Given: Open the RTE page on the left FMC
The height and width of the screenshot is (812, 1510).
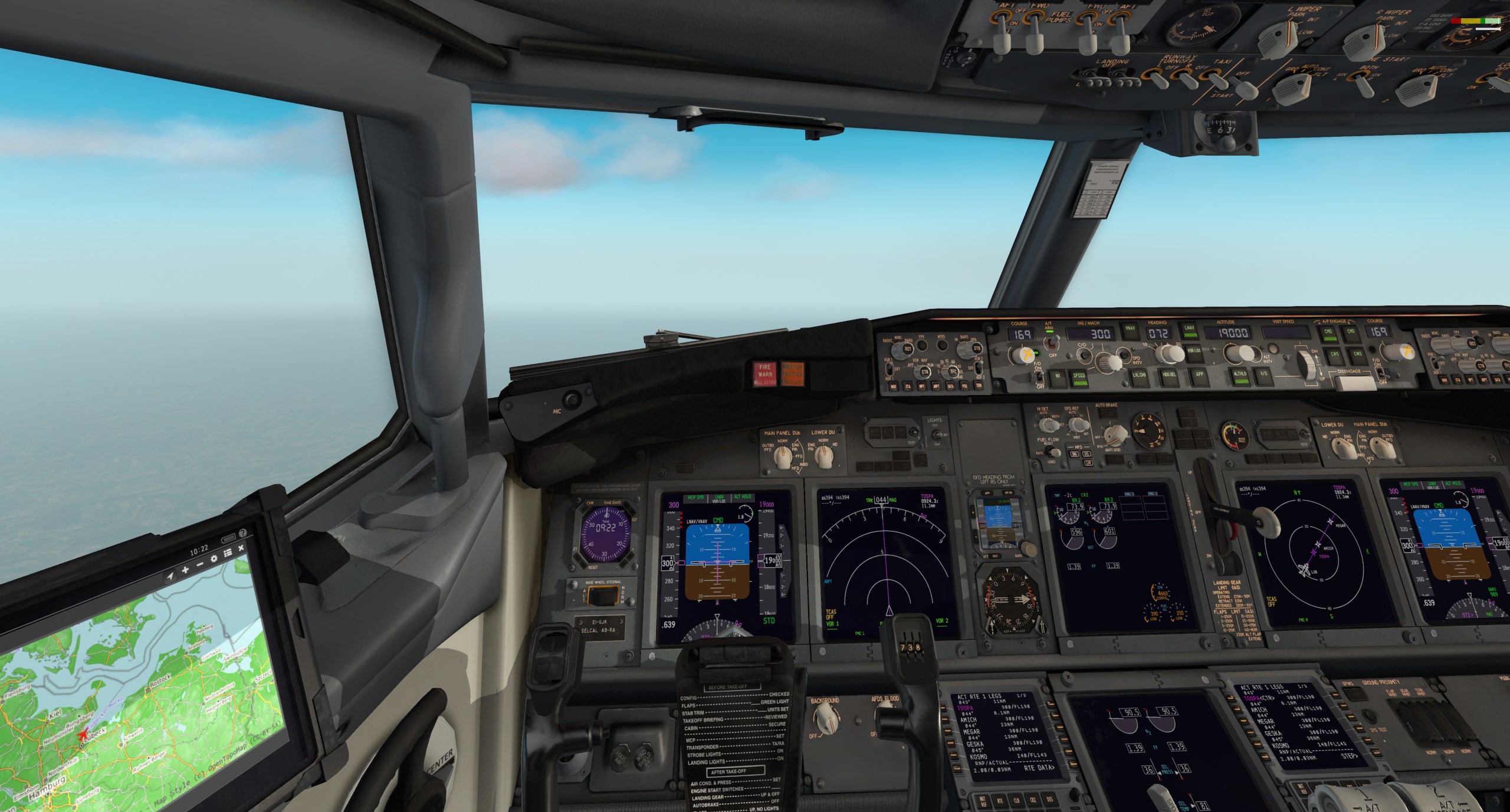Looking at the screenshot, I should [x=1000, y=800].
